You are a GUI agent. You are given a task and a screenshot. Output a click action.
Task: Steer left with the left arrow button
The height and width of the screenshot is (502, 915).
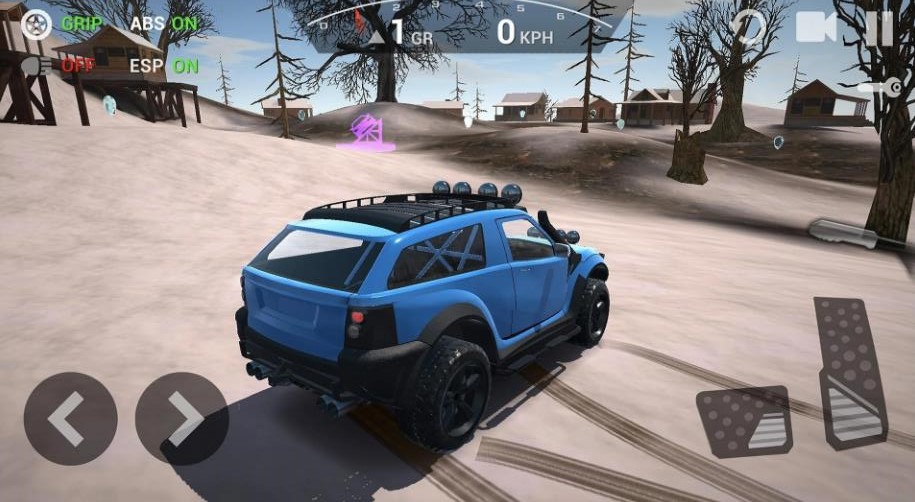[70, 418]
